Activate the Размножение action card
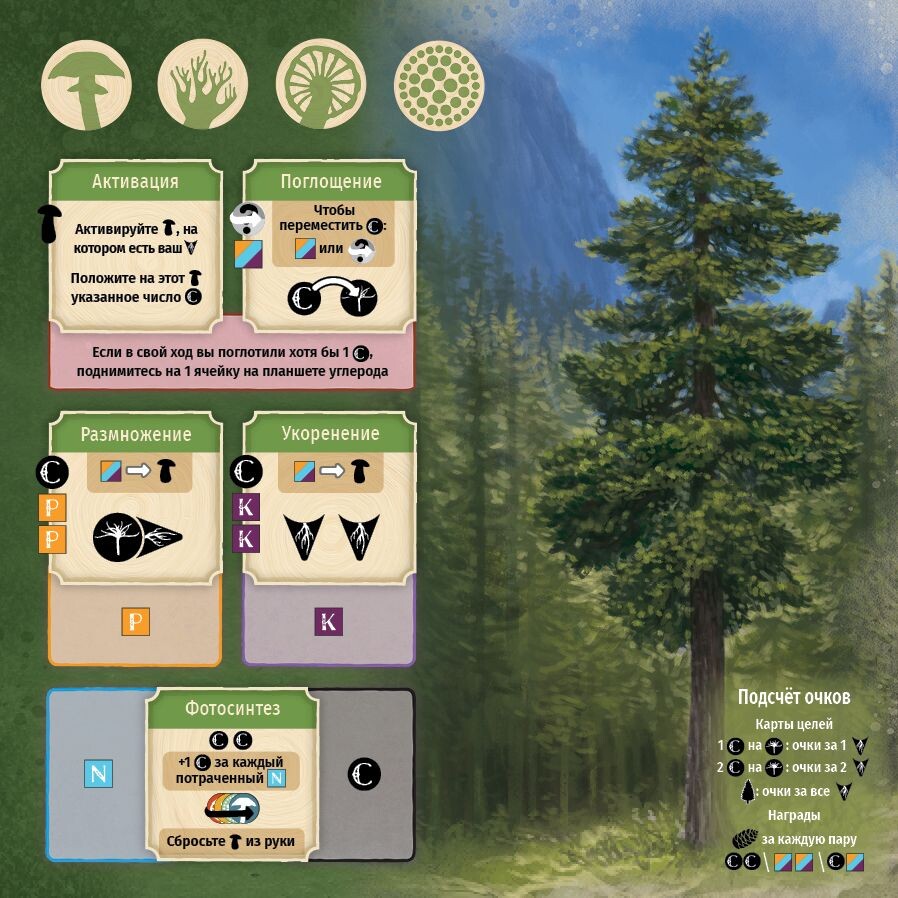 pyautogui.click(x=135, y=500)
